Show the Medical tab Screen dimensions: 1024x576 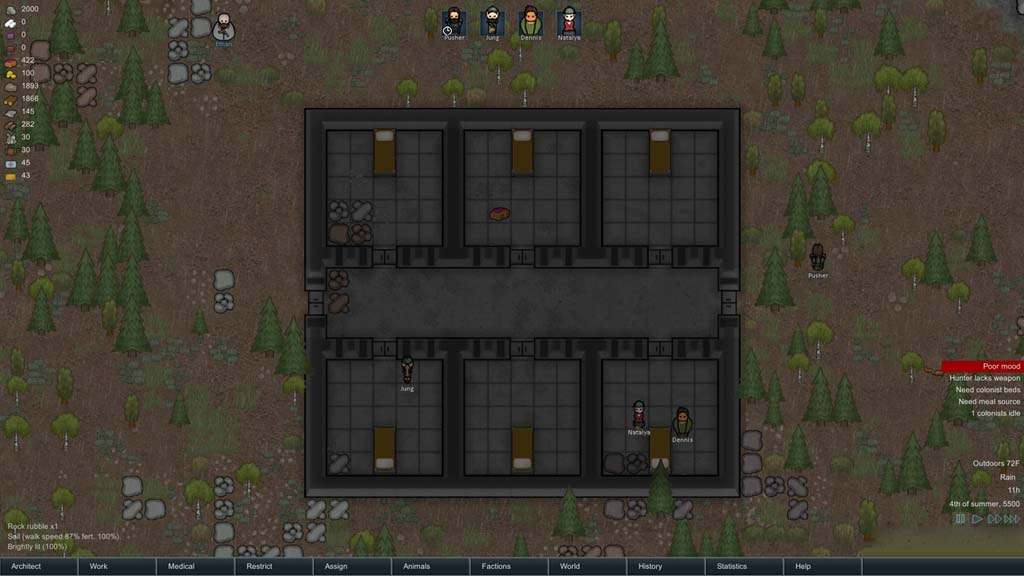195,566
